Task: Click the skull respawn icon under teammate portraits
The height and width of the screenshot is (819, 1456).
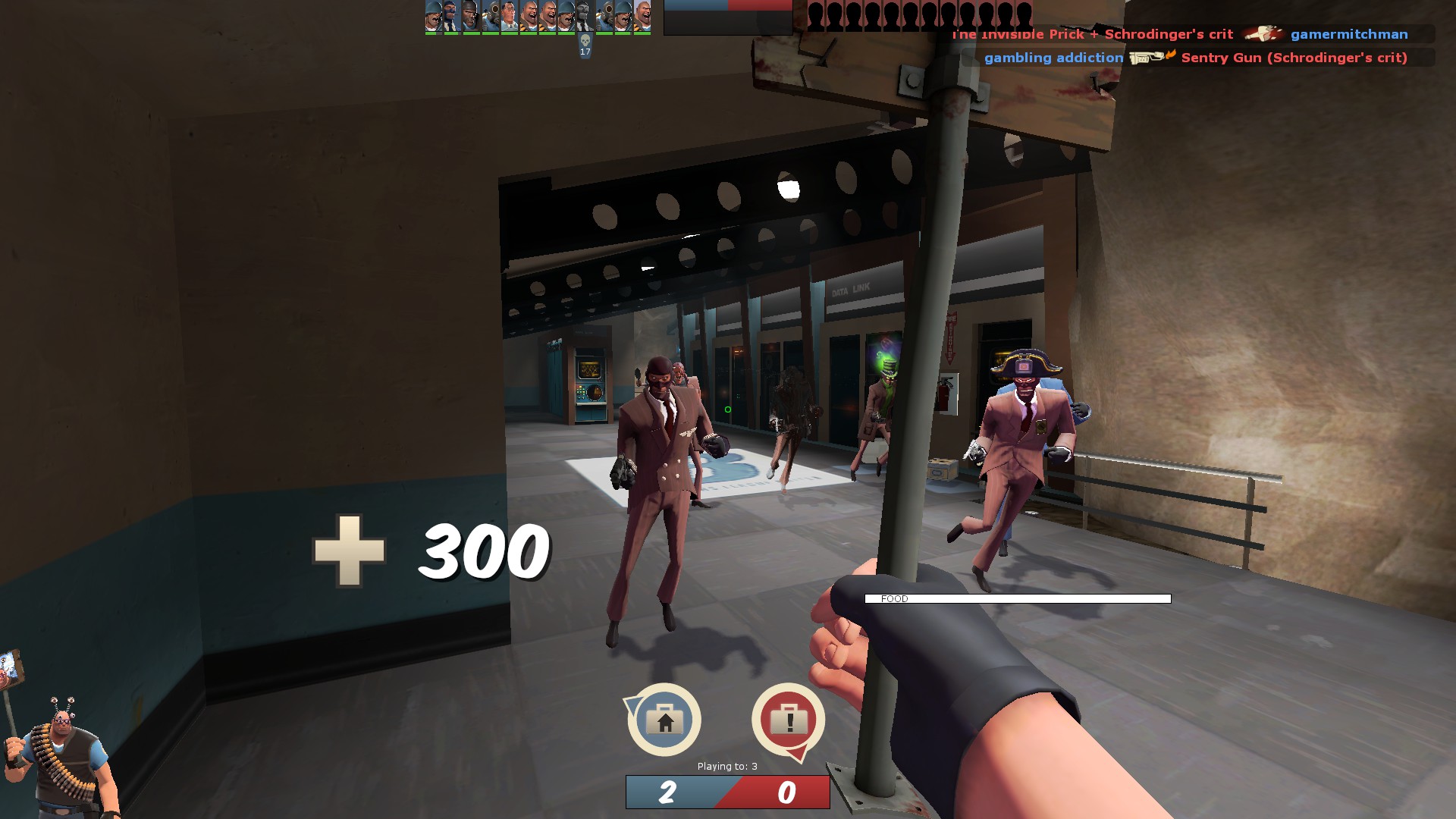Action: pos(585,40)
